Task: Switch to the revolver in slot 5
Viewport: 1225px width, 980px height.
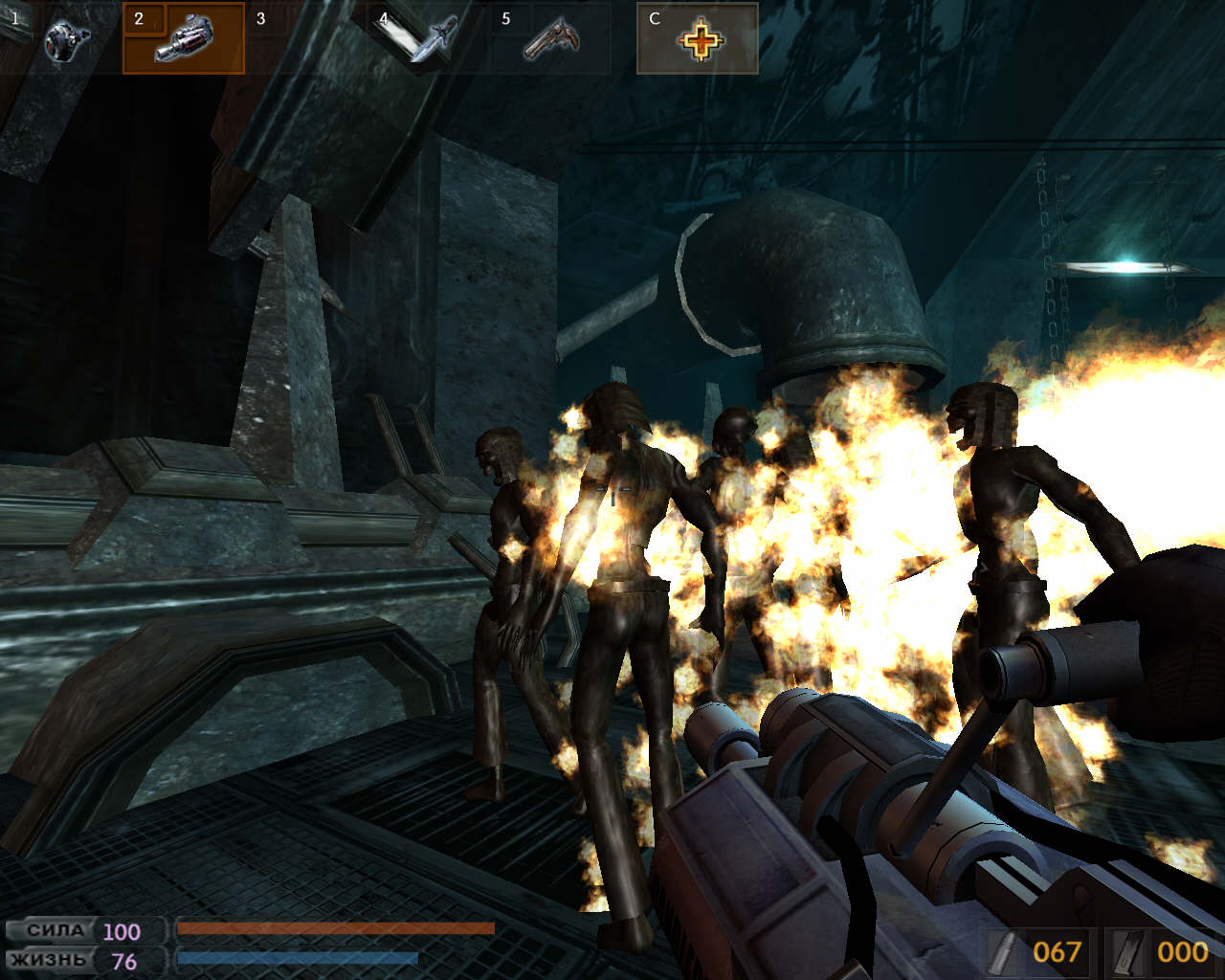Action: click(550, 38)
